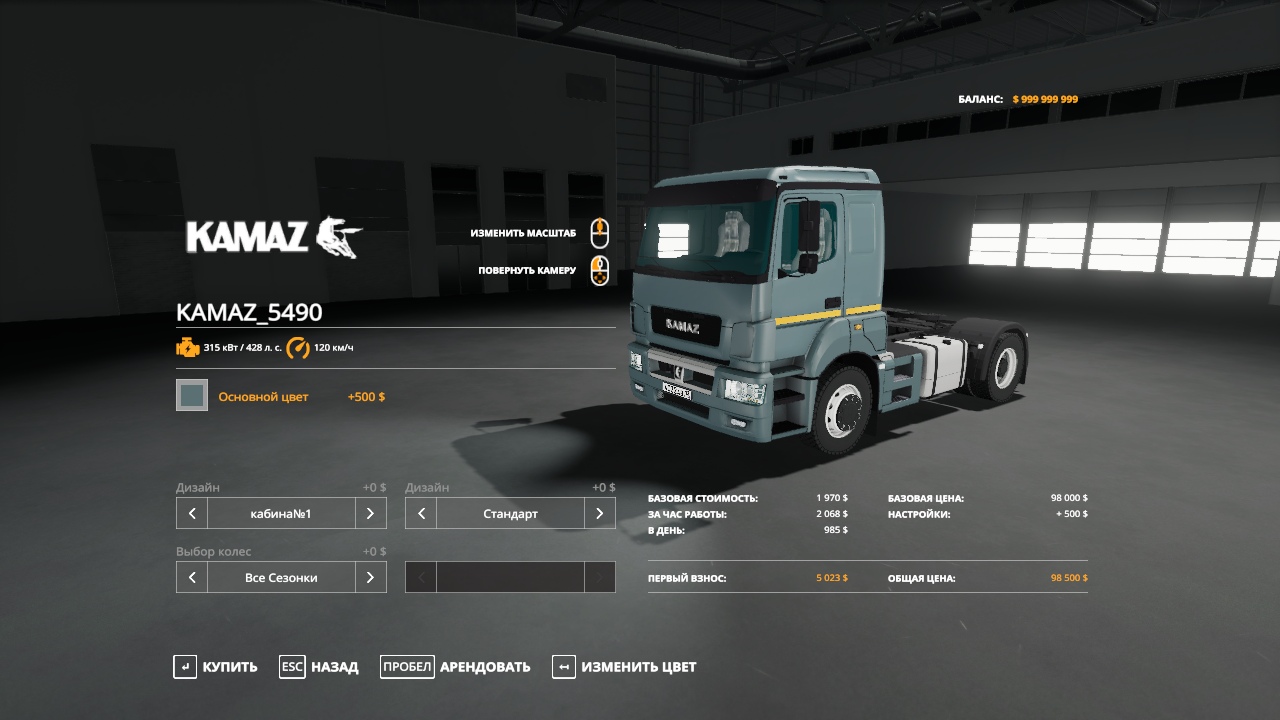Go back using the НАЗАД button

tap(319, 667)
